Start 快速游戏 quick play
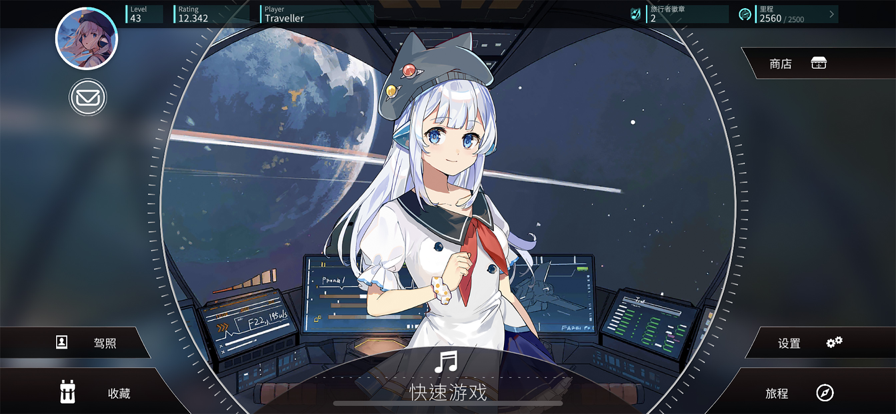The image size is (896, 414). click(x=447, y=380)
